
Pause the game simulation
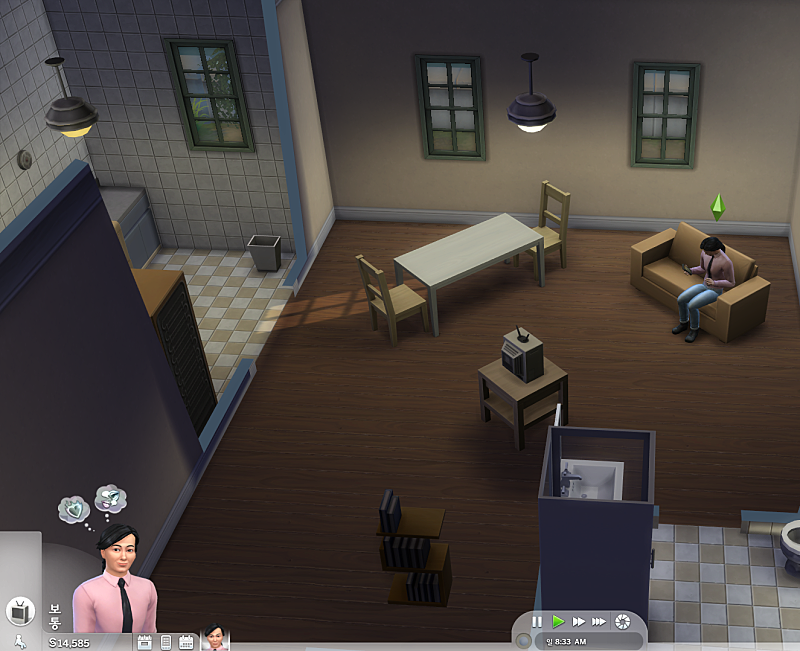(537, 621)
